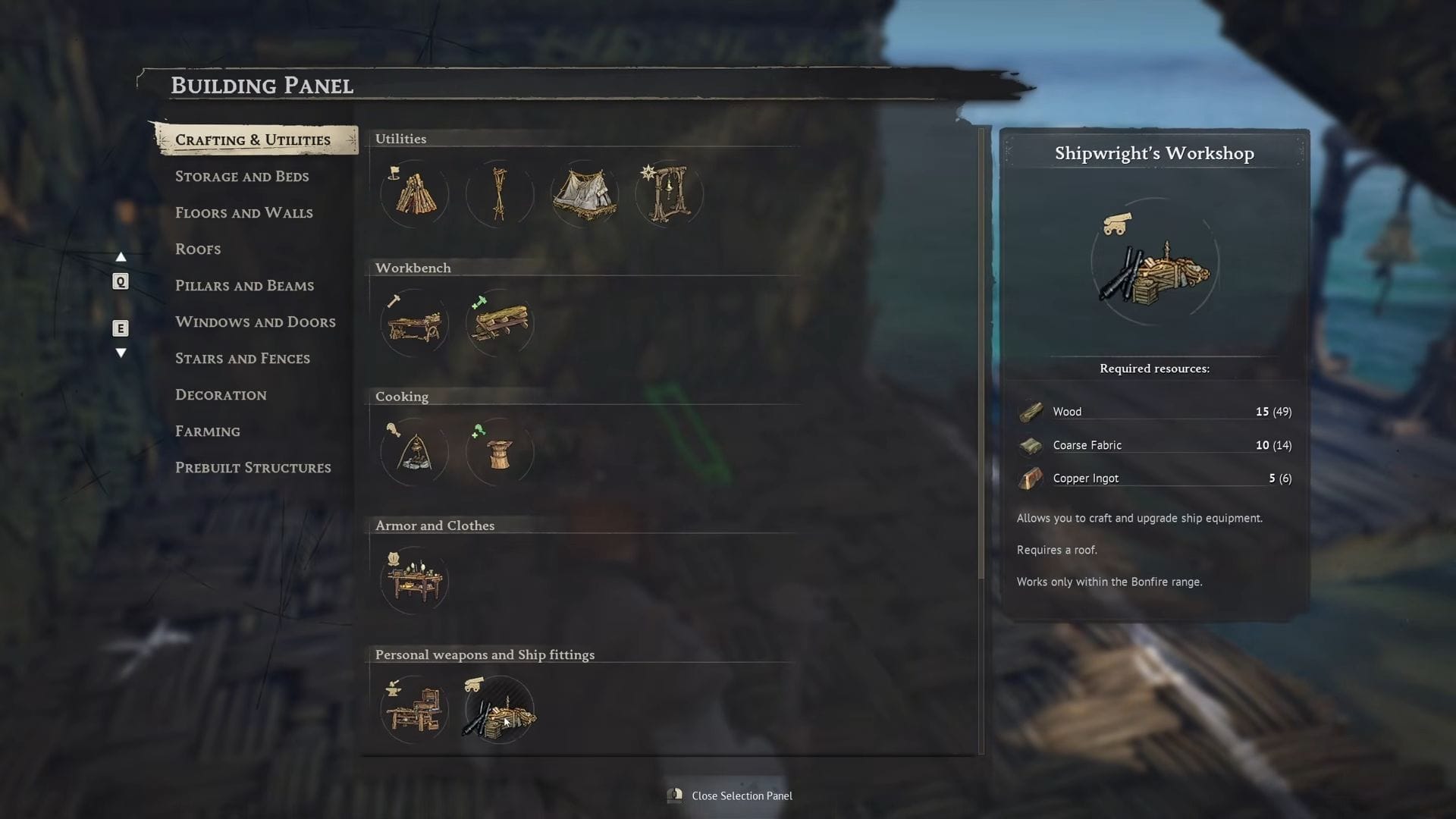Viewport: 1456px width, 819px height.
Task: Select the Bonfire in the Utilities section
Action: [x=414, y=193]
